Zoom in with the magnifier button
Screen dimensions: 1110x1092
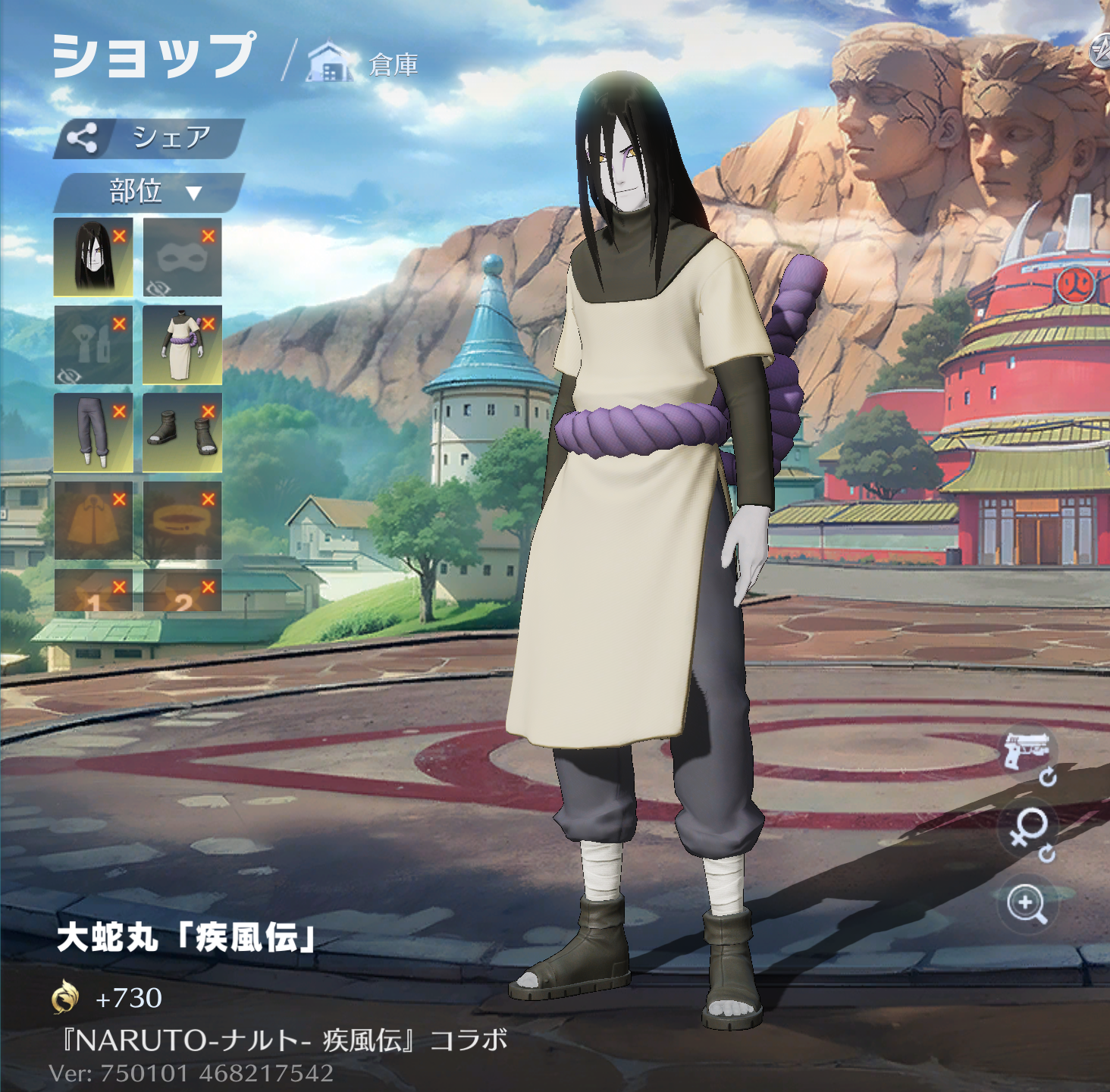pos(1027,904)
